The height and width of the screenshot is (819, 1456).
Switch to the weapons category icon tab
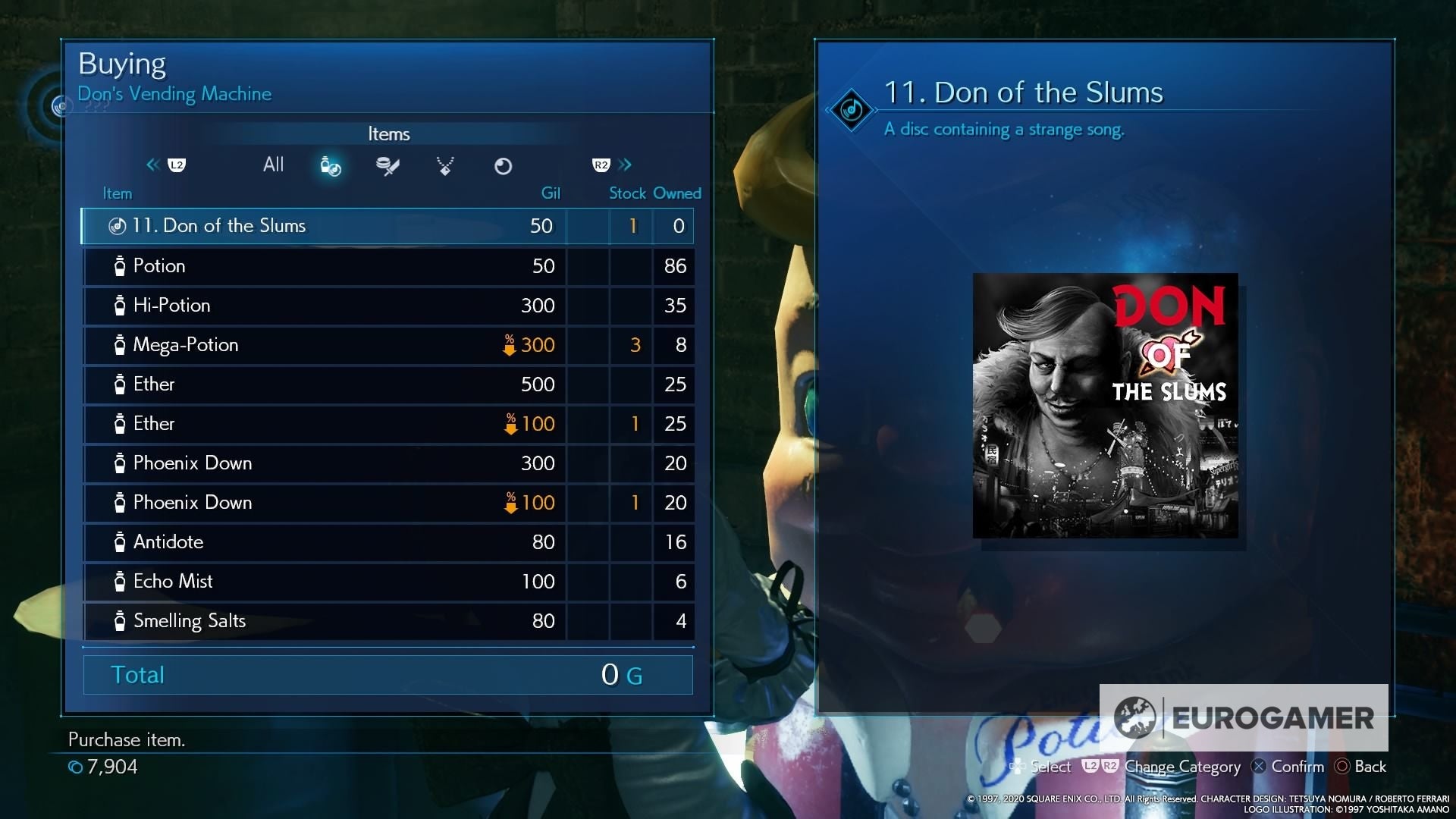point(388,166)
